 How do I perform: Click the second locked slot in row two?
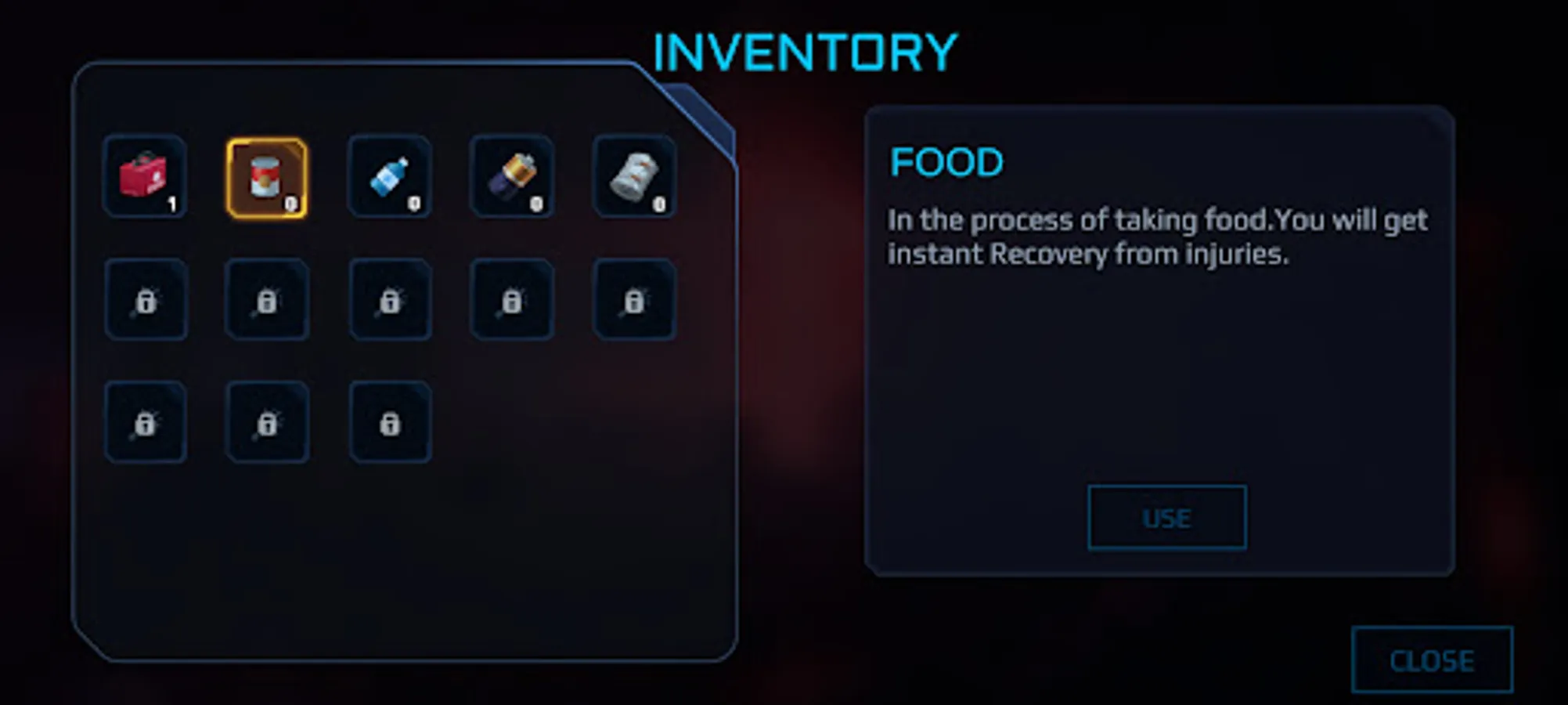click(x=266, y=299)
